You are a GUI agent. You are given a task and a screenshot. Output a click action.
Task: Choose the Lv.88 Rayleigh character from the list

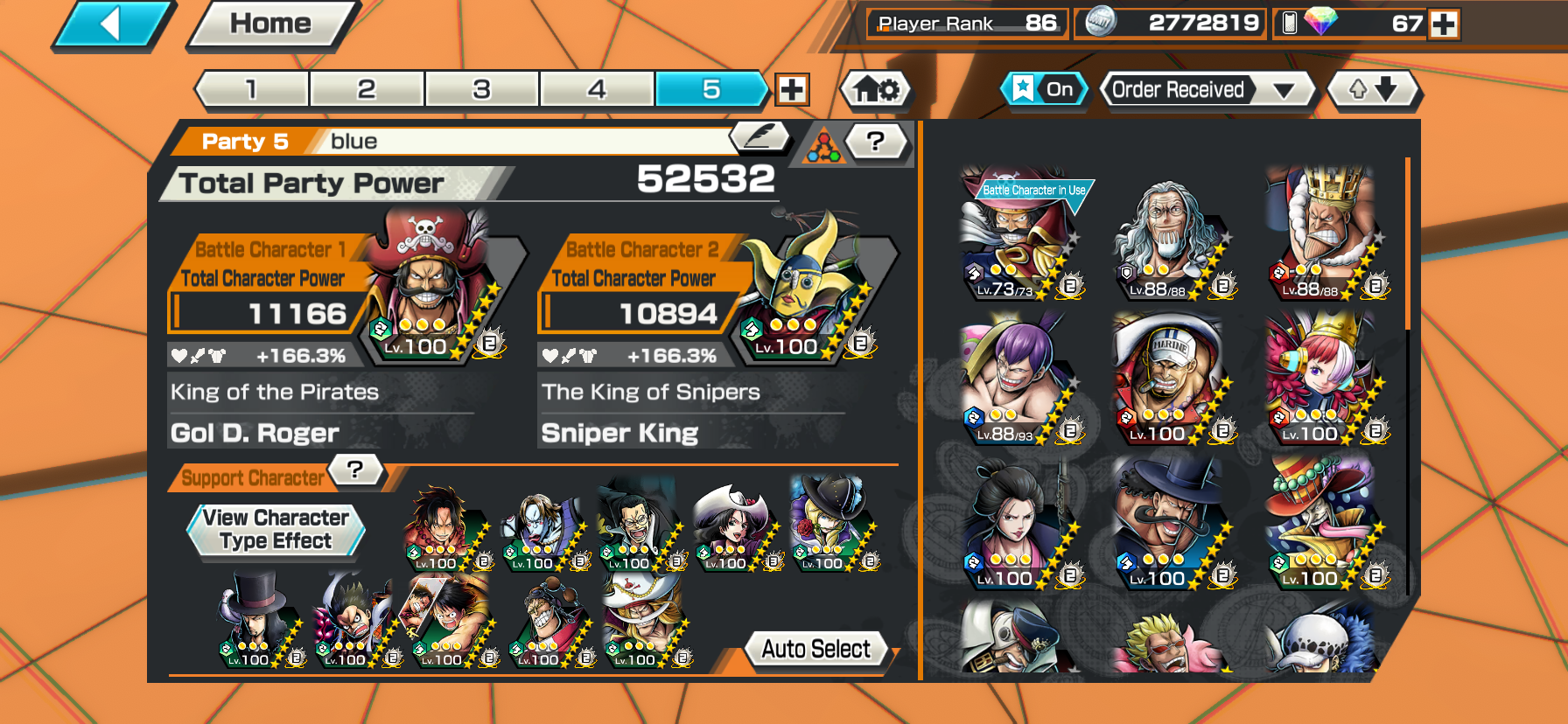click(x=1168, y=238)
